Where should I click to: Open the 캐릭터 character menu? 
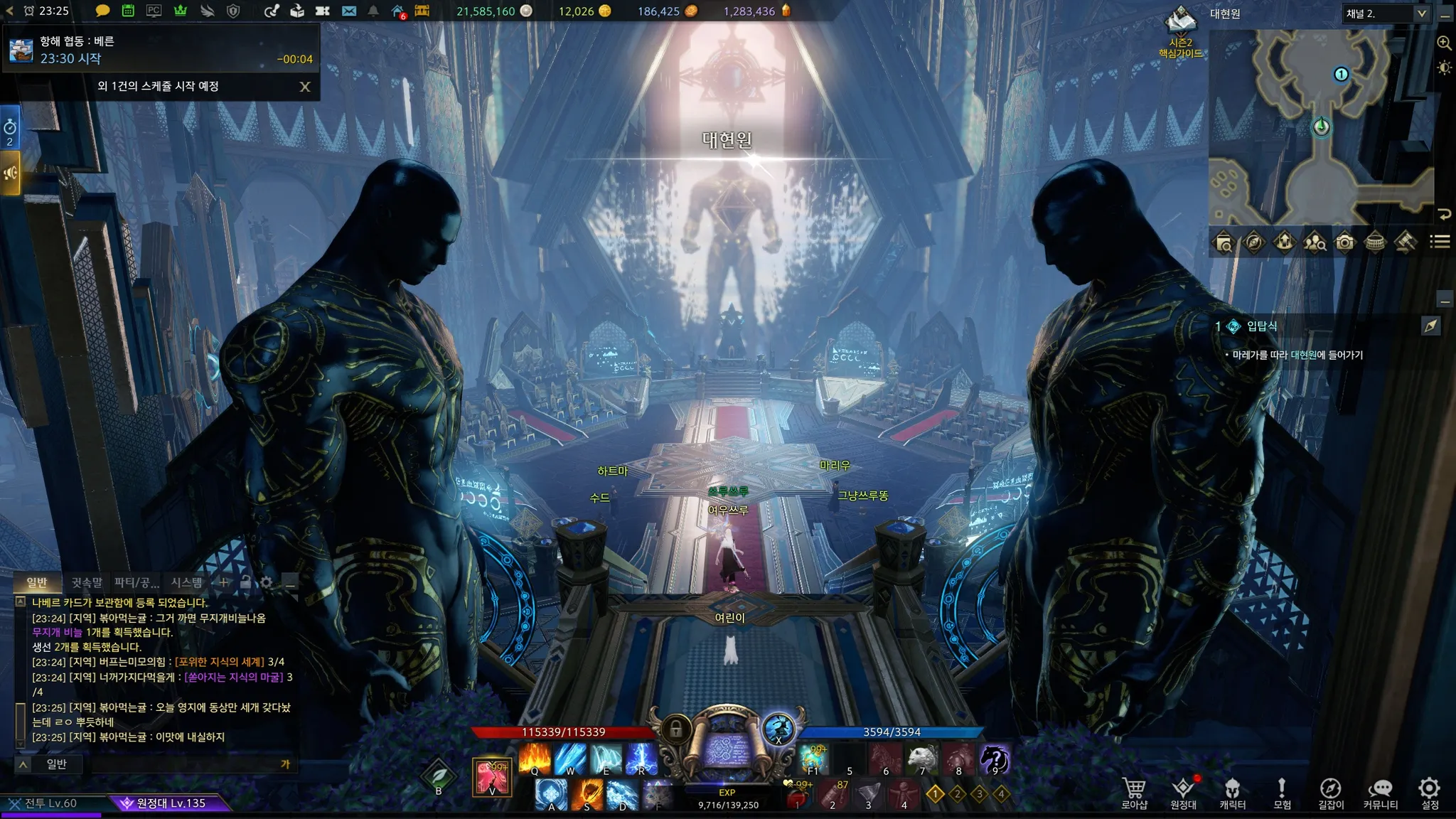pos(1232,792)
